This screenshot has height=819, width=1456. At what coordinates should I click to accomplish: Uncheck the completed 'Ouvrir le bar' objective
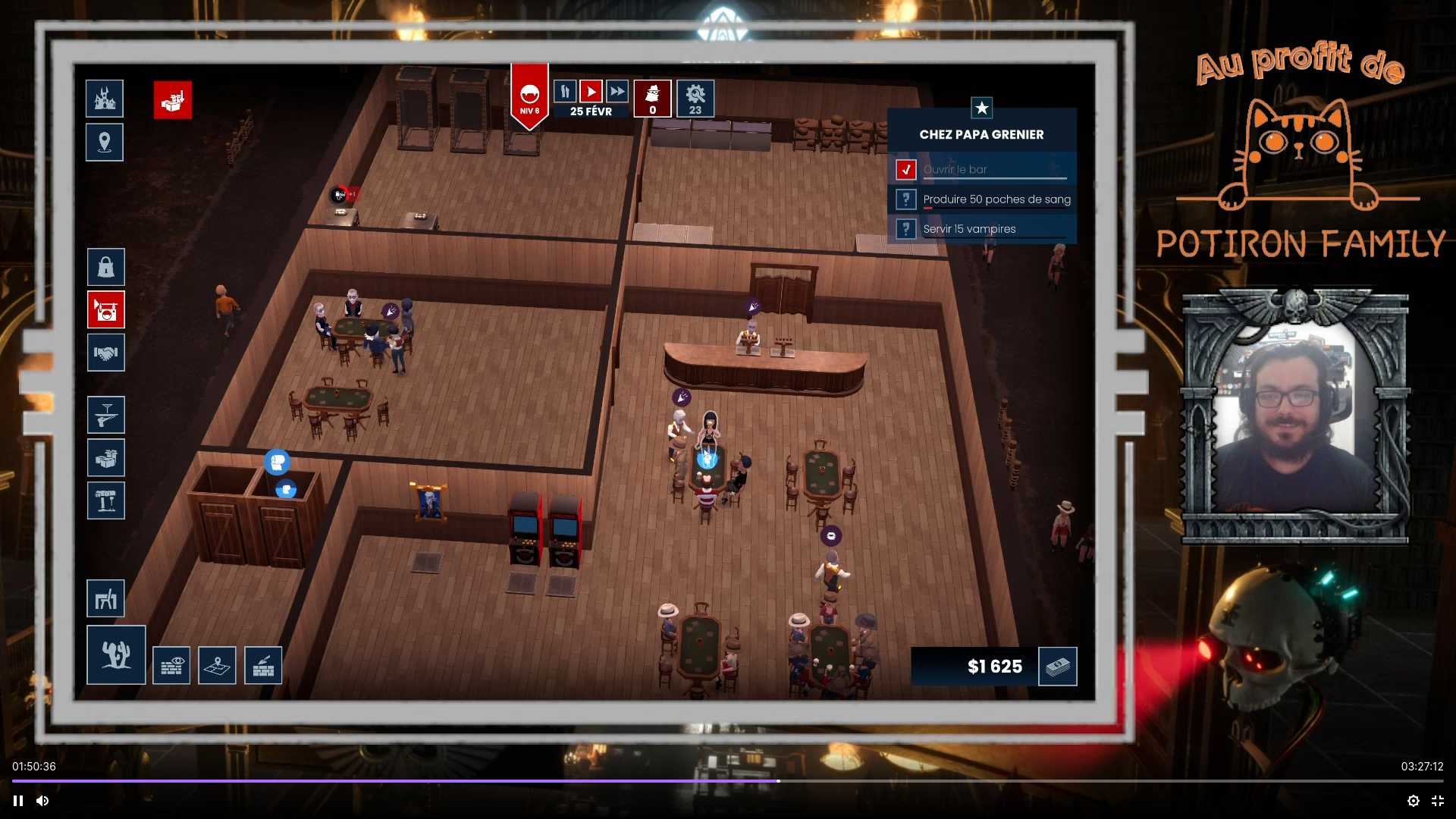[906, 169]
